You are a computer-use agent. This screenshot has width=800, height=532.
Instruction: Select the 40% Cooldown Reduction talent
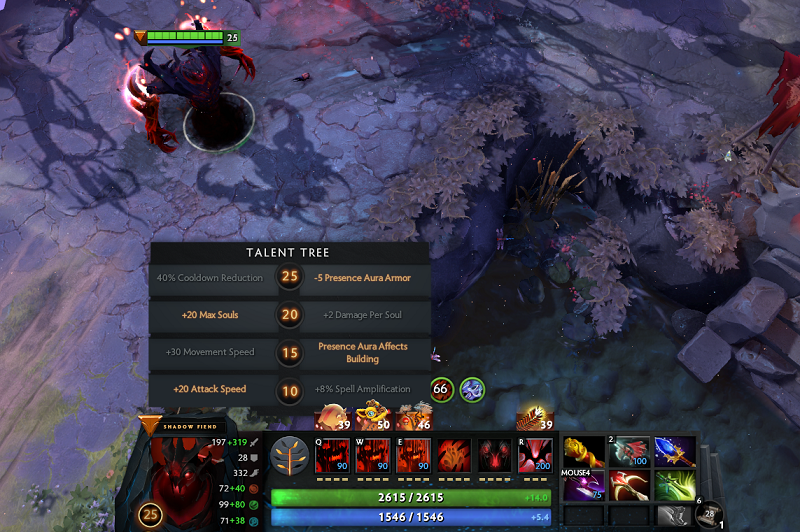coord(210,278)
